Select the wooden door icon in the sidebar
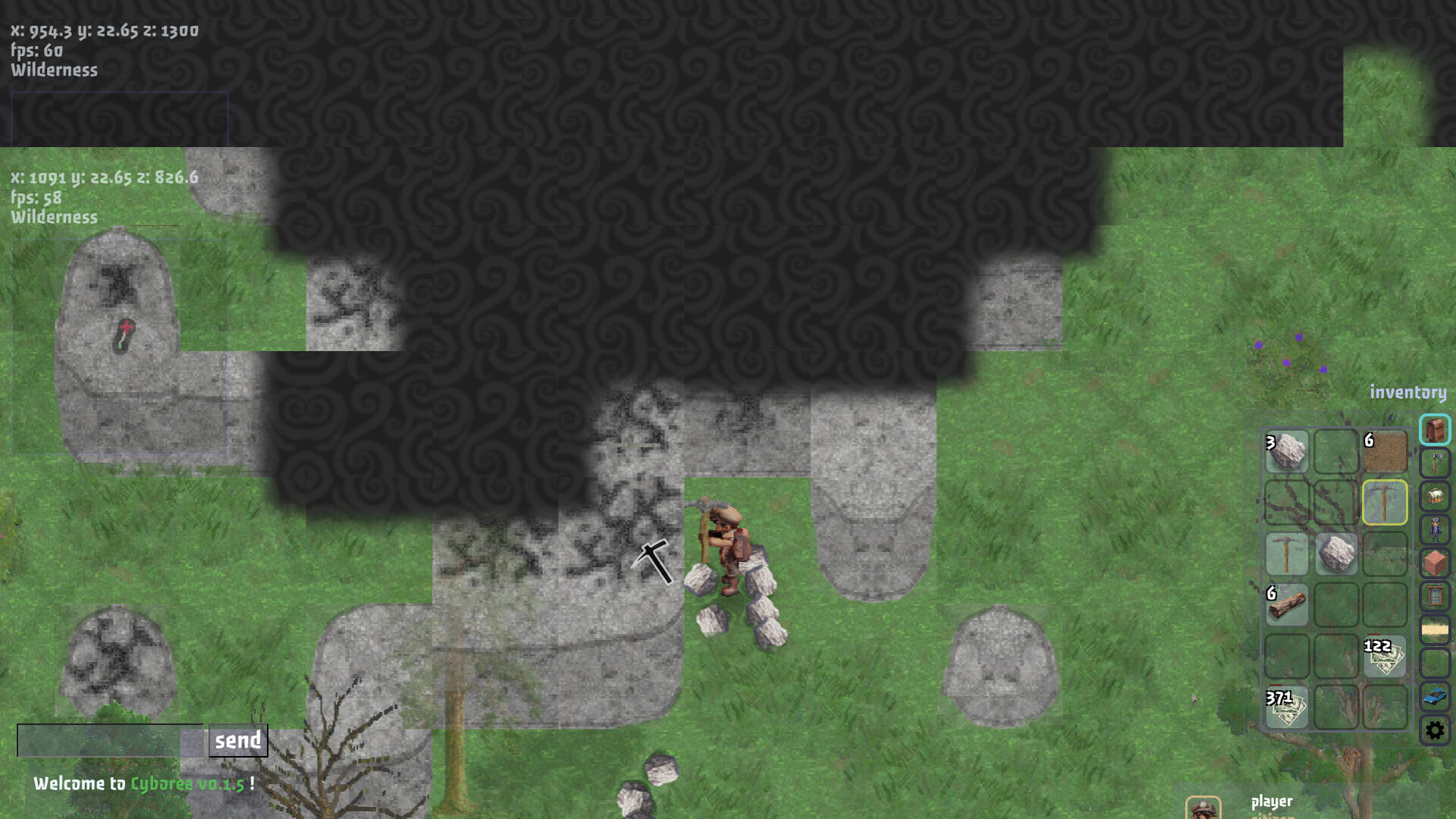The image size is (1456, 819). (x=1434, y=595)
